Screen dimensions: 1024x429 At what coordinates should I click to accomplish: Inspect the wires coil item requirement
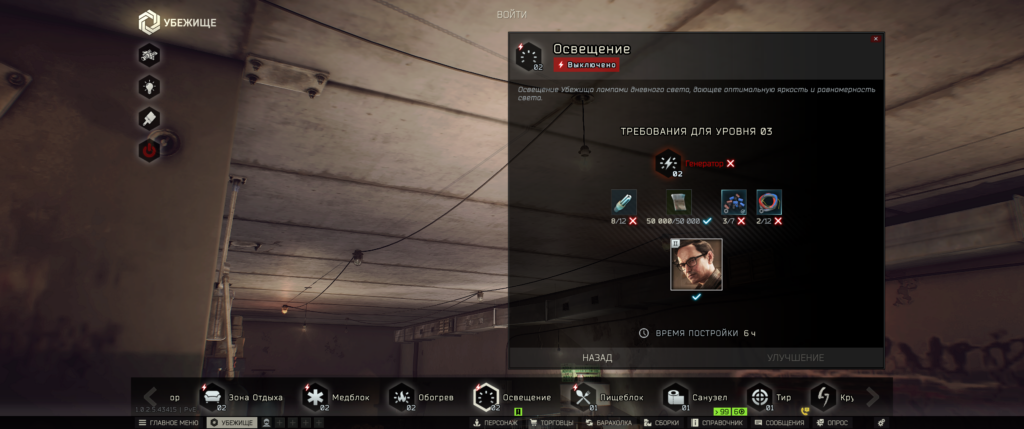coord(769,202)
